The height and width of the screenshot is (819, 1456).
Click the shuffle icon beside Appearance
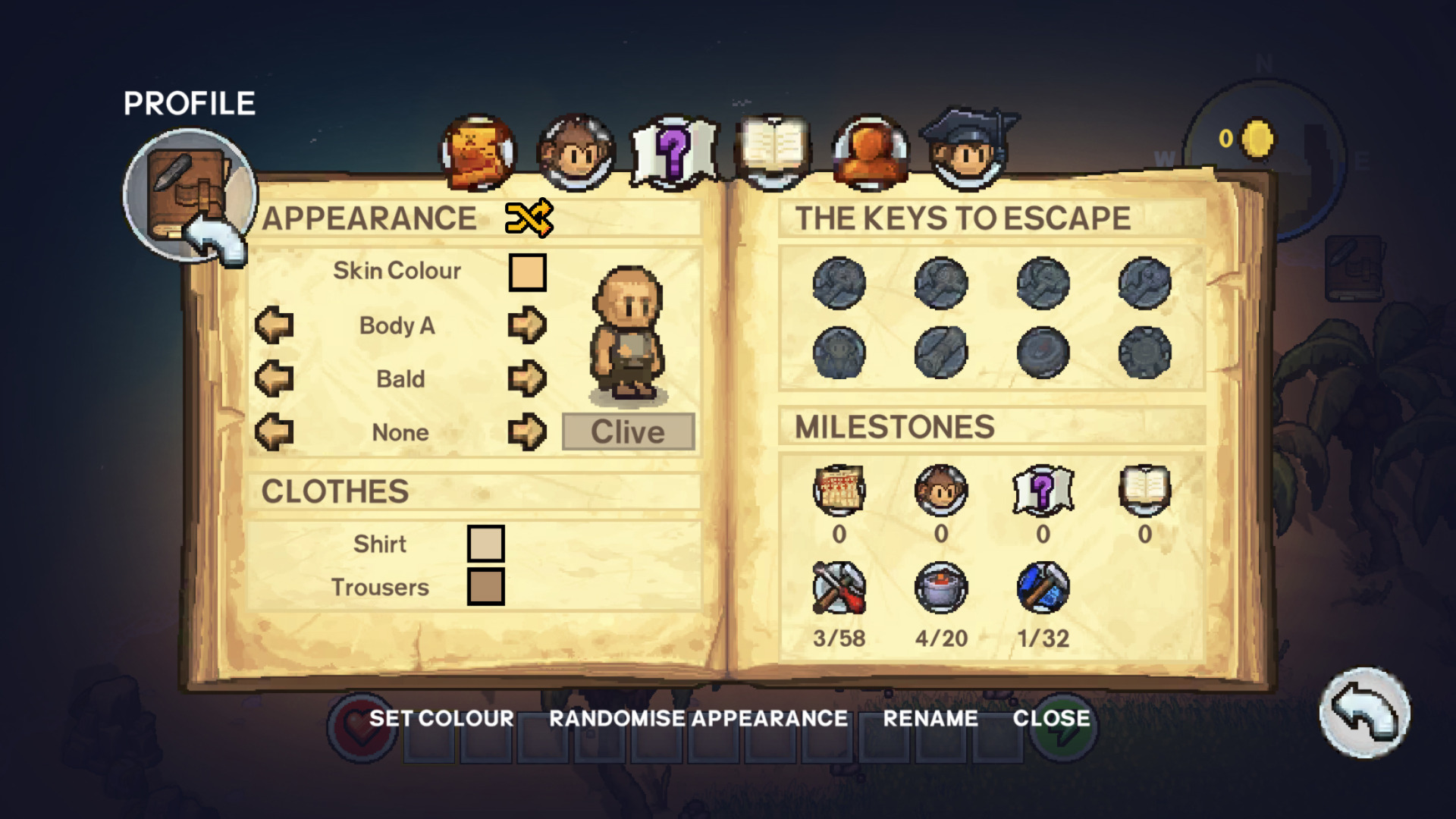529,218
